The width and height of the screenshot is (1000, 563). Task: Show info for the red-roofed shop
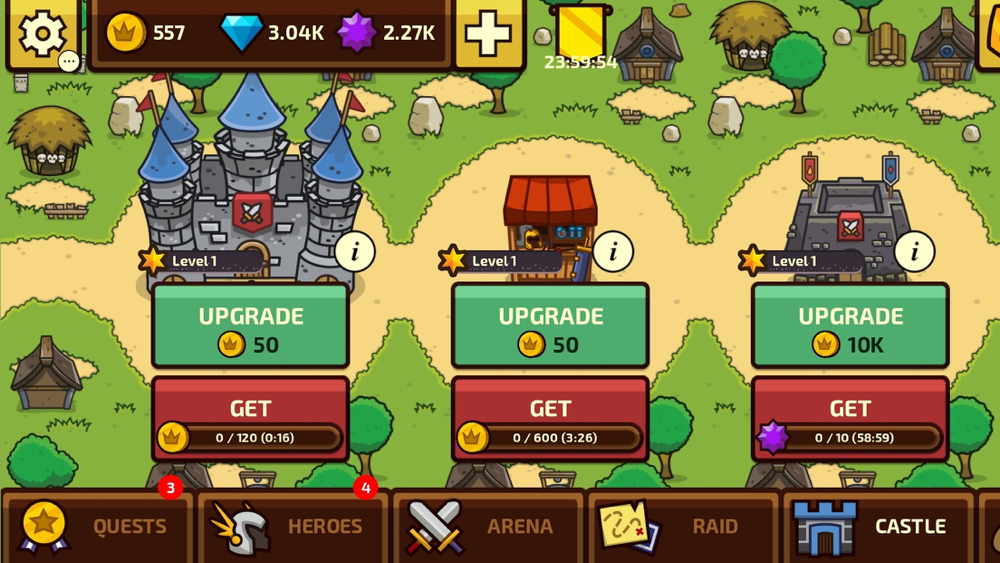613,252
